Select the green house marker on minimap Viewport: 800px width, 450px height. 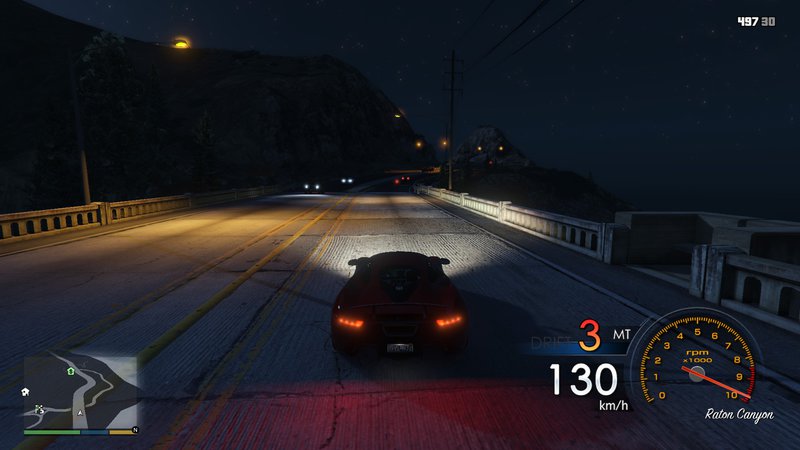(x=71, y=370)
